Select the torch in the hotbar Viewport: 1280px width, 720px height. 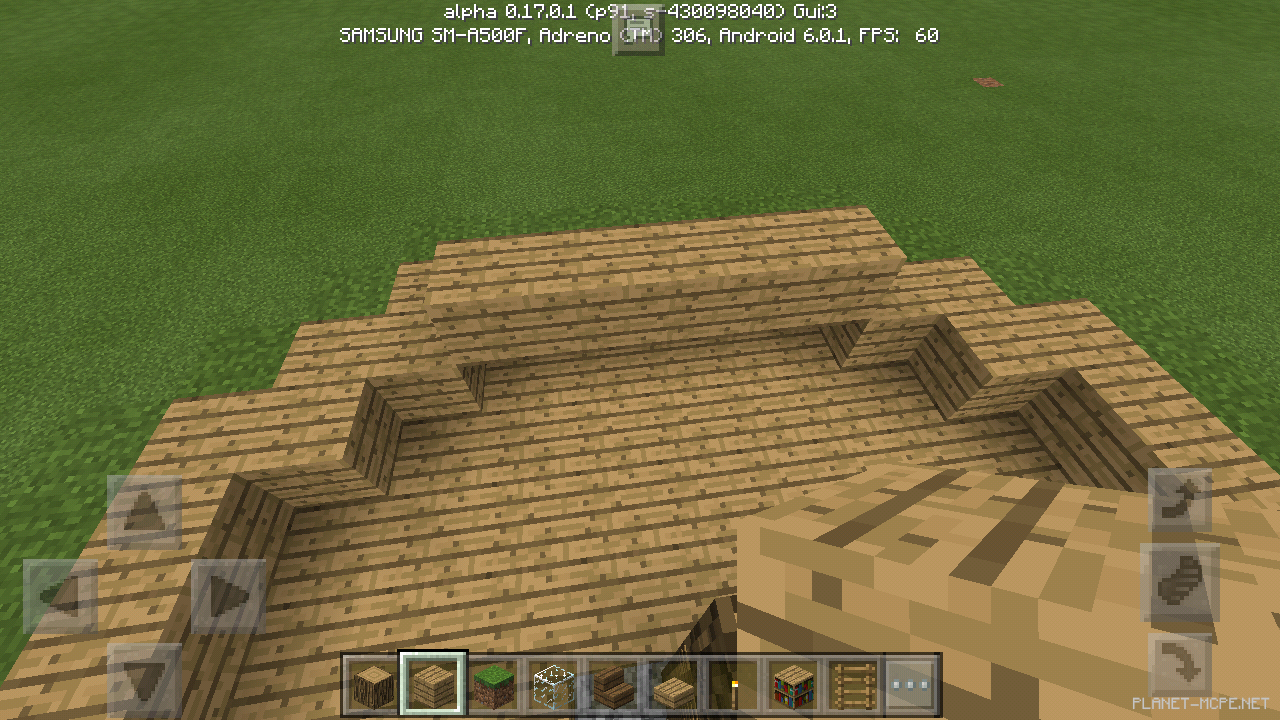pyautogui.click(x=733, y=681)
